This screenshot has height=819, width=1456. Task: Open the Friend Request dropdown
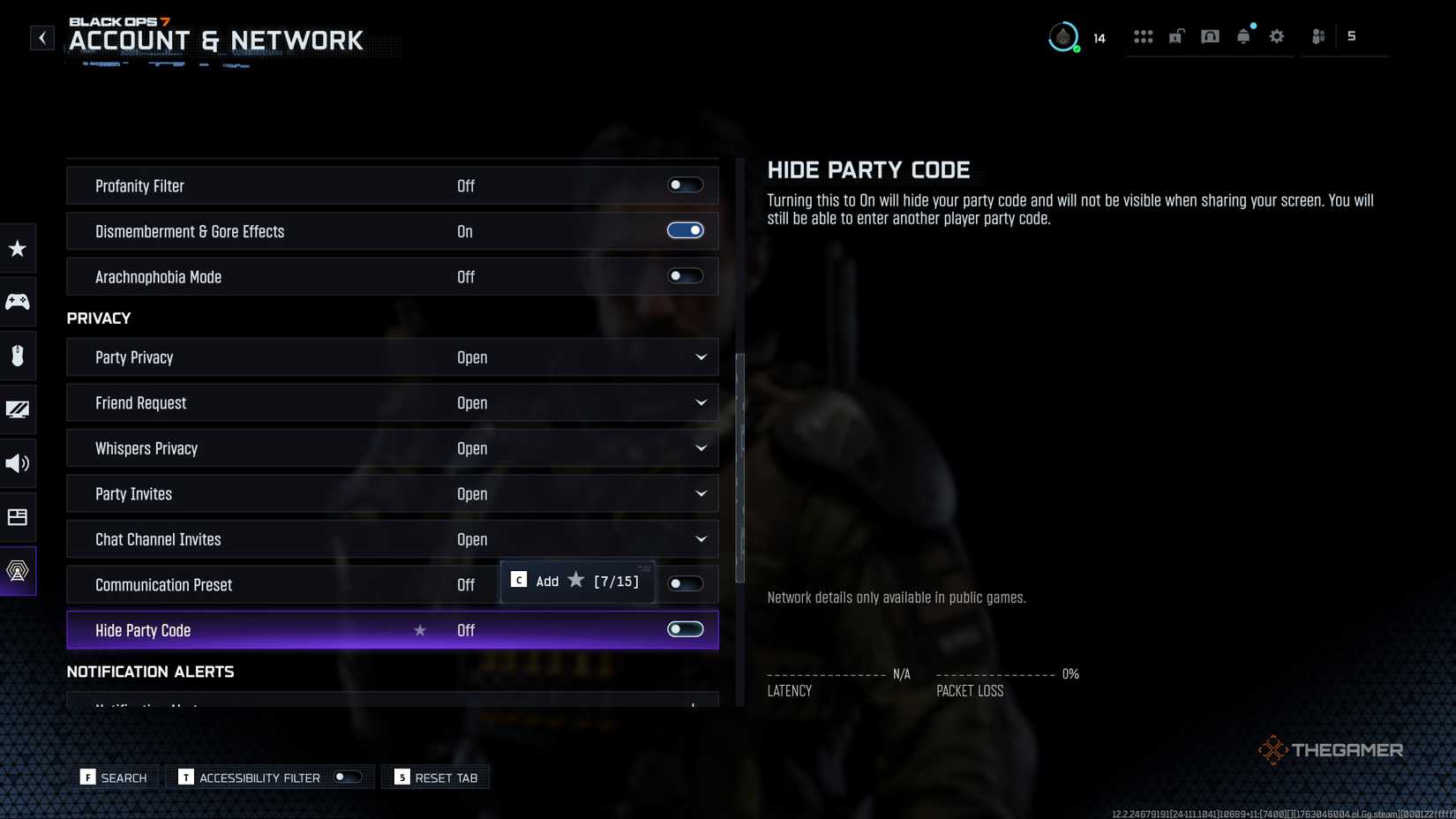(700, 402)
